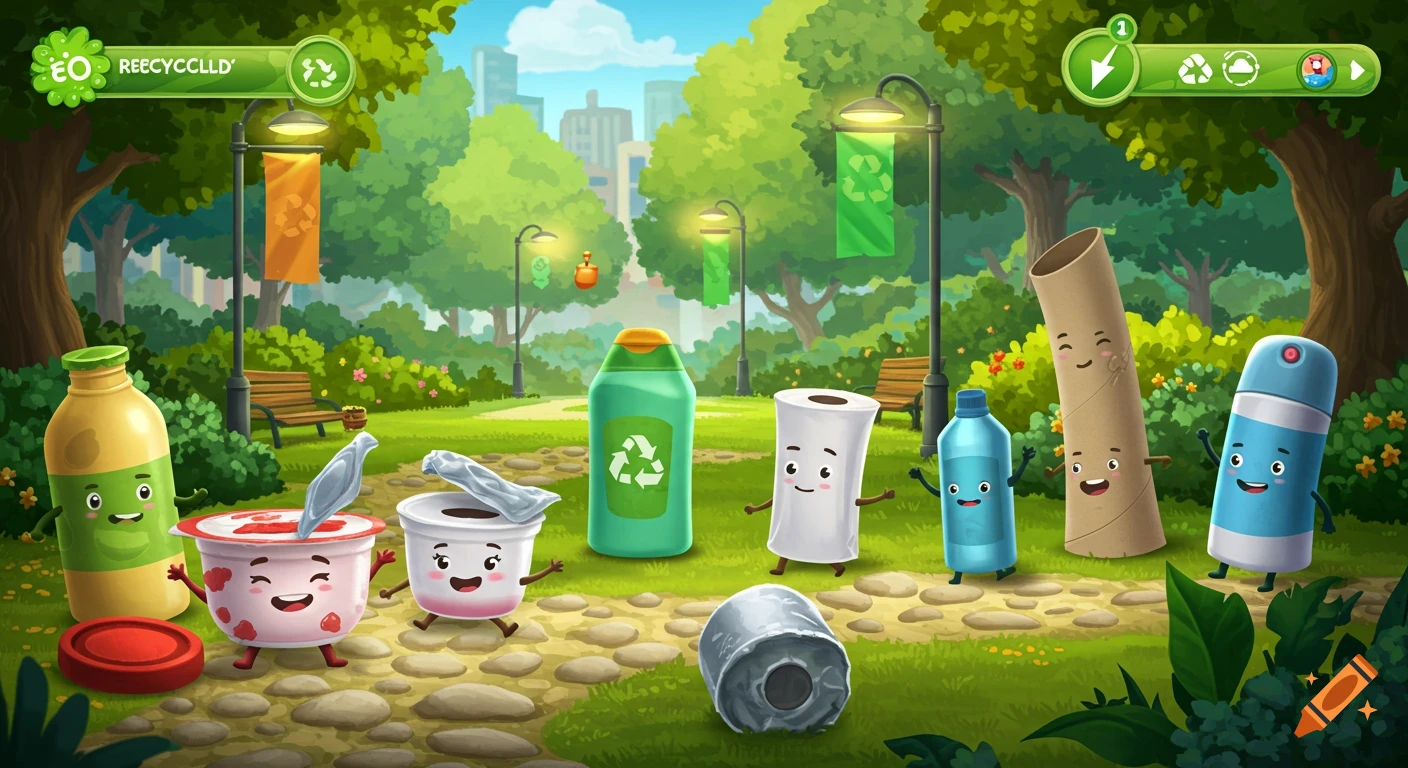
Task: Open the player avatar circle in the top bar
Action: click(1317, 69)
